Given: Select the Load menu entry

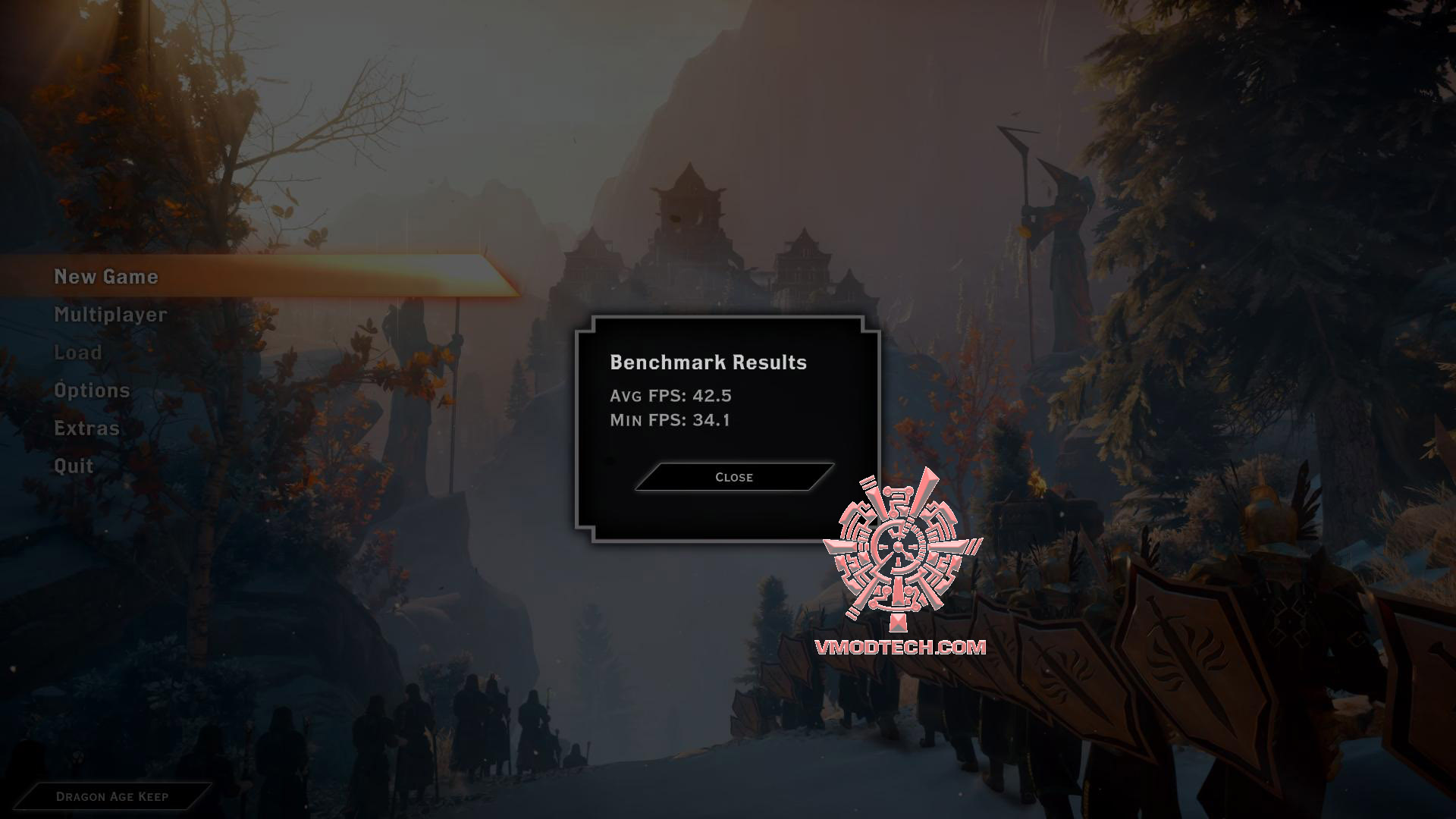Looking at the screenshot, I should coord(78,353).
